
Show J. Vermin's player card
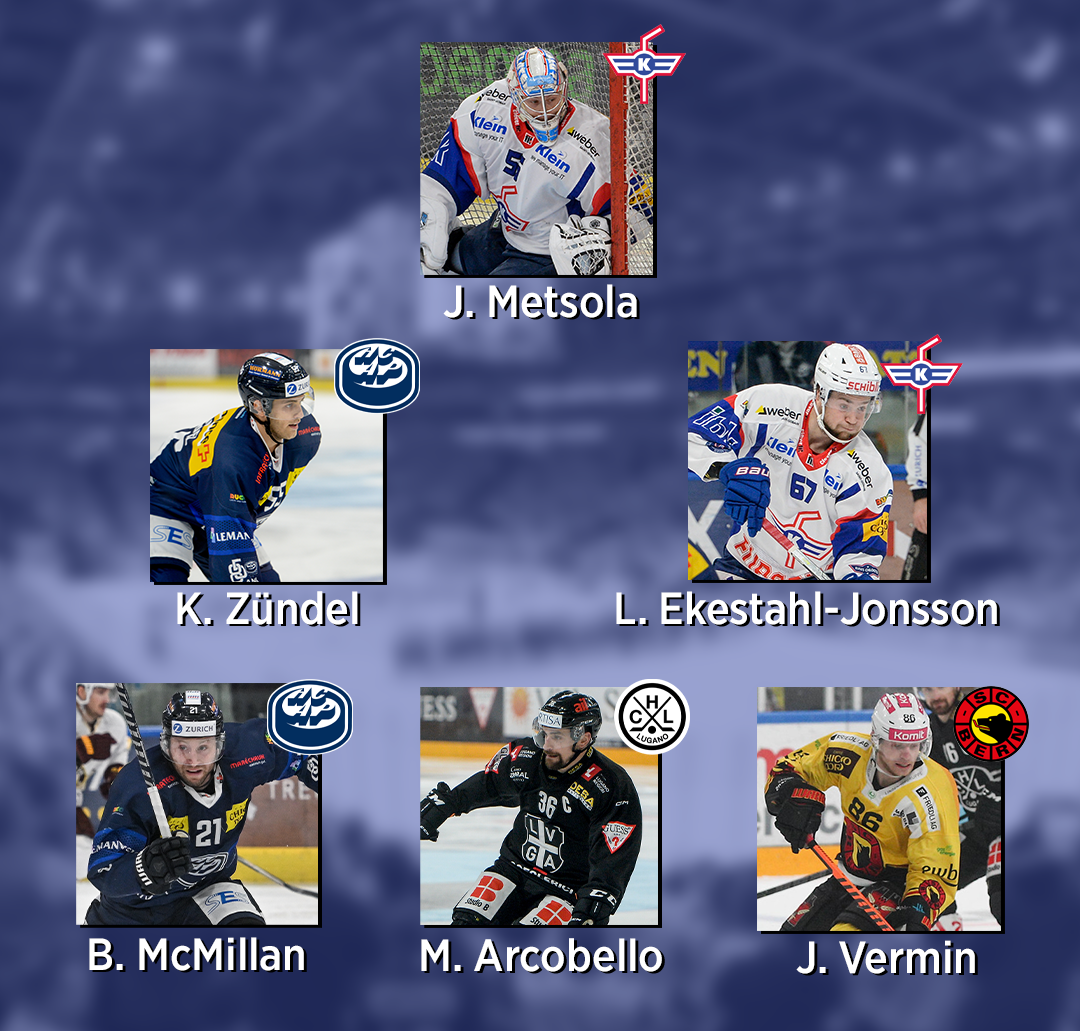(878, 809)
